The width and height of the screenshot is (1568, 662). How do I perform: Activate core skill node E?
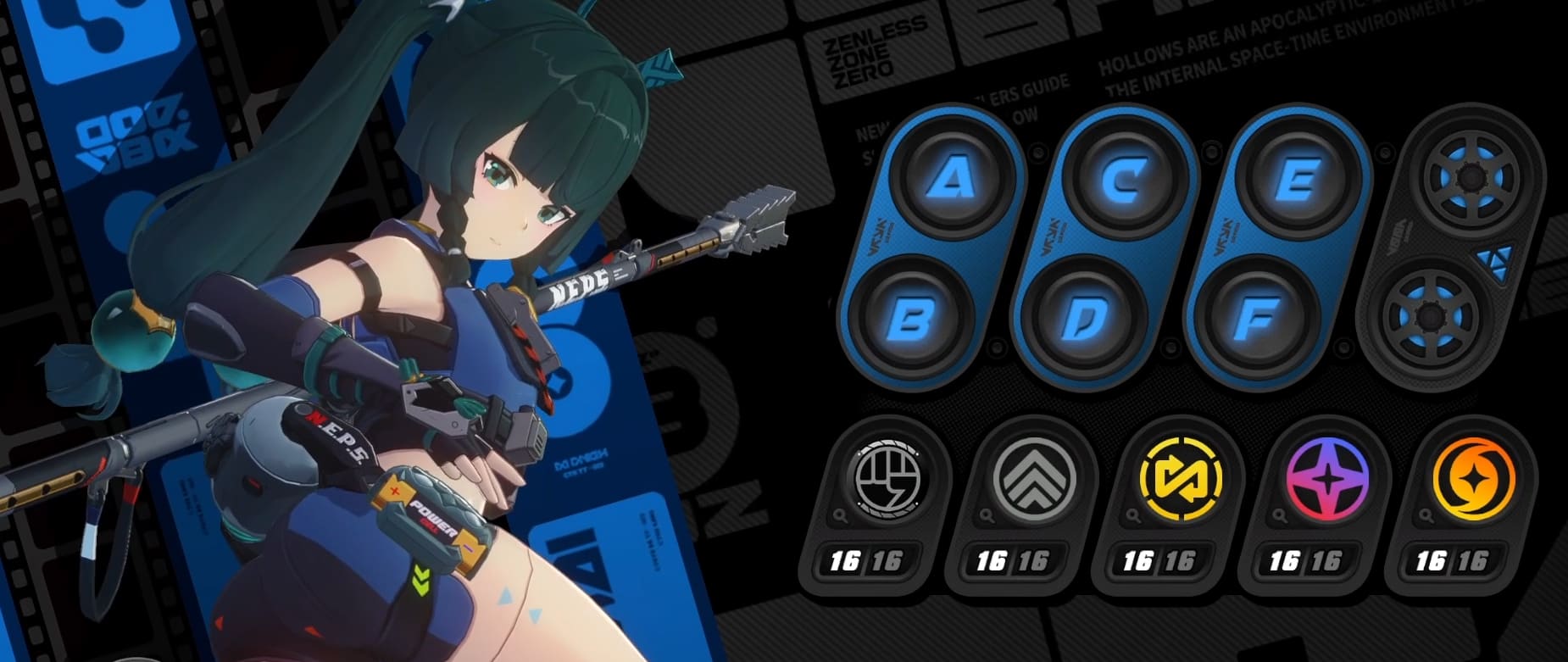[1298, 180]
